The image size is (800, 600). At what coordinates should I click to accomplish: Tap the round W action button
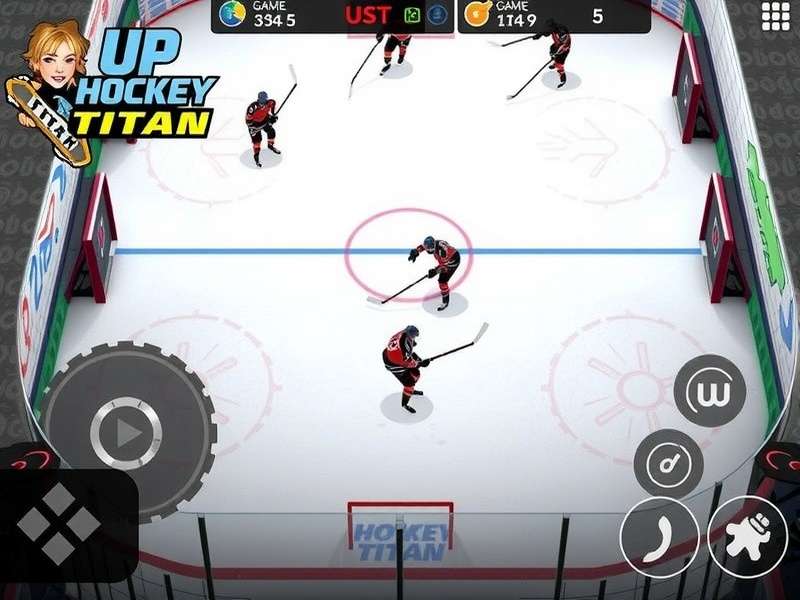[710, 390]
